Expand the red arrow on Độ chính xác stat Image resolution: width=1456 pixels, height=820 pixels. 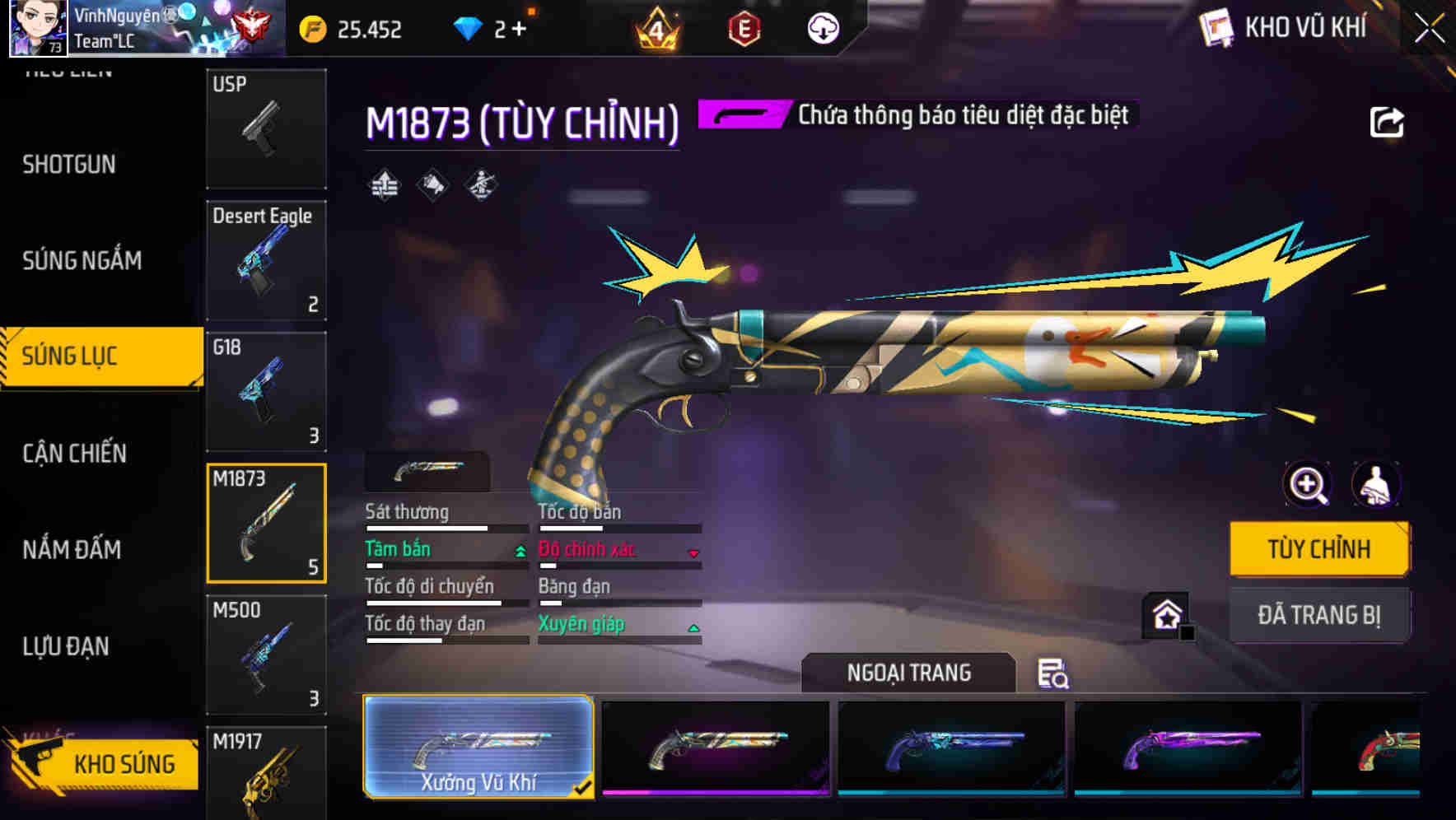(x=694, y=552)
